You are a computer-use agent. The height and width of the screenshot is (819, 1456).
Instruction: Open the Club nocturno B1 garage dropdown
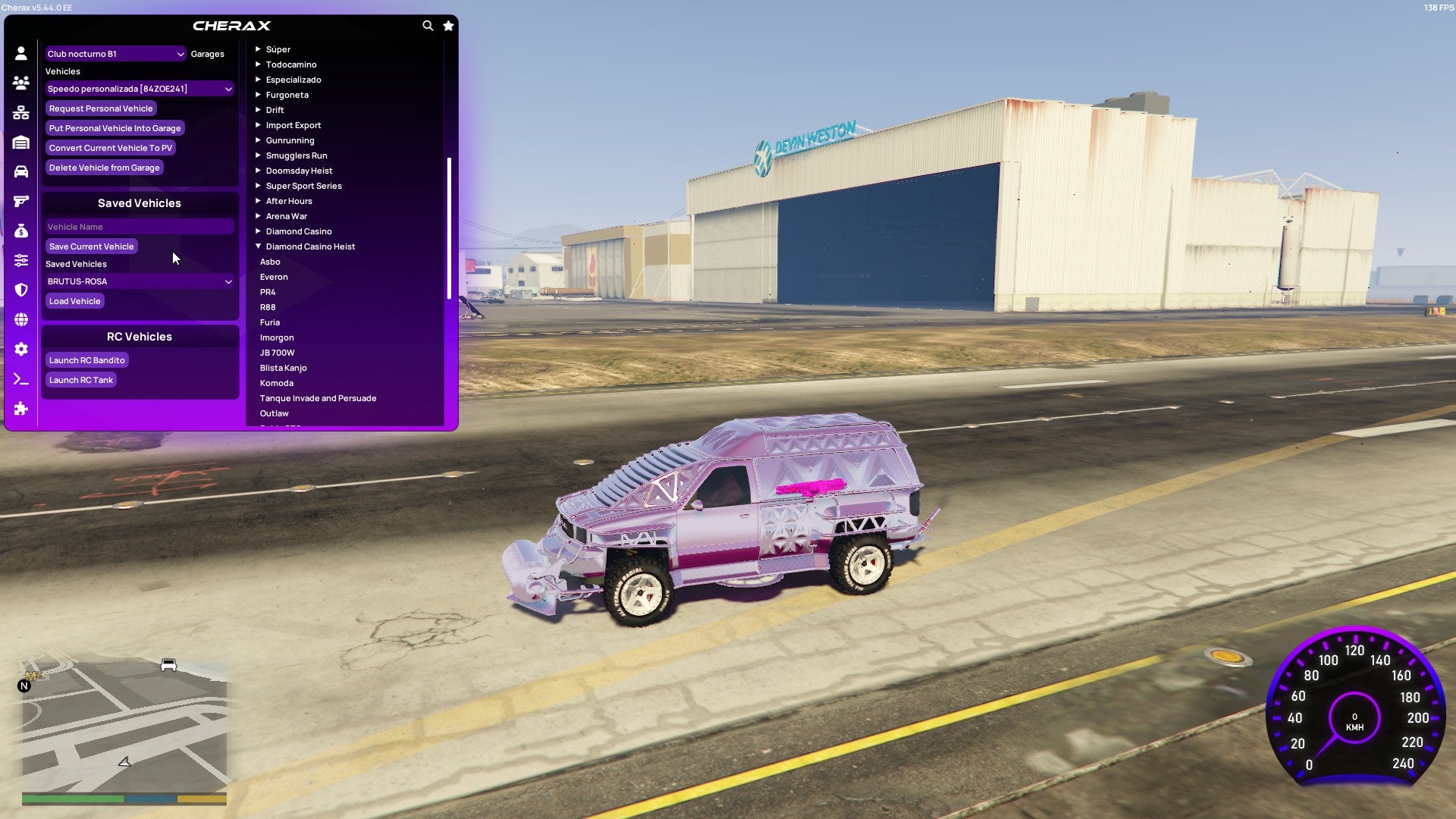coord(115,54)
